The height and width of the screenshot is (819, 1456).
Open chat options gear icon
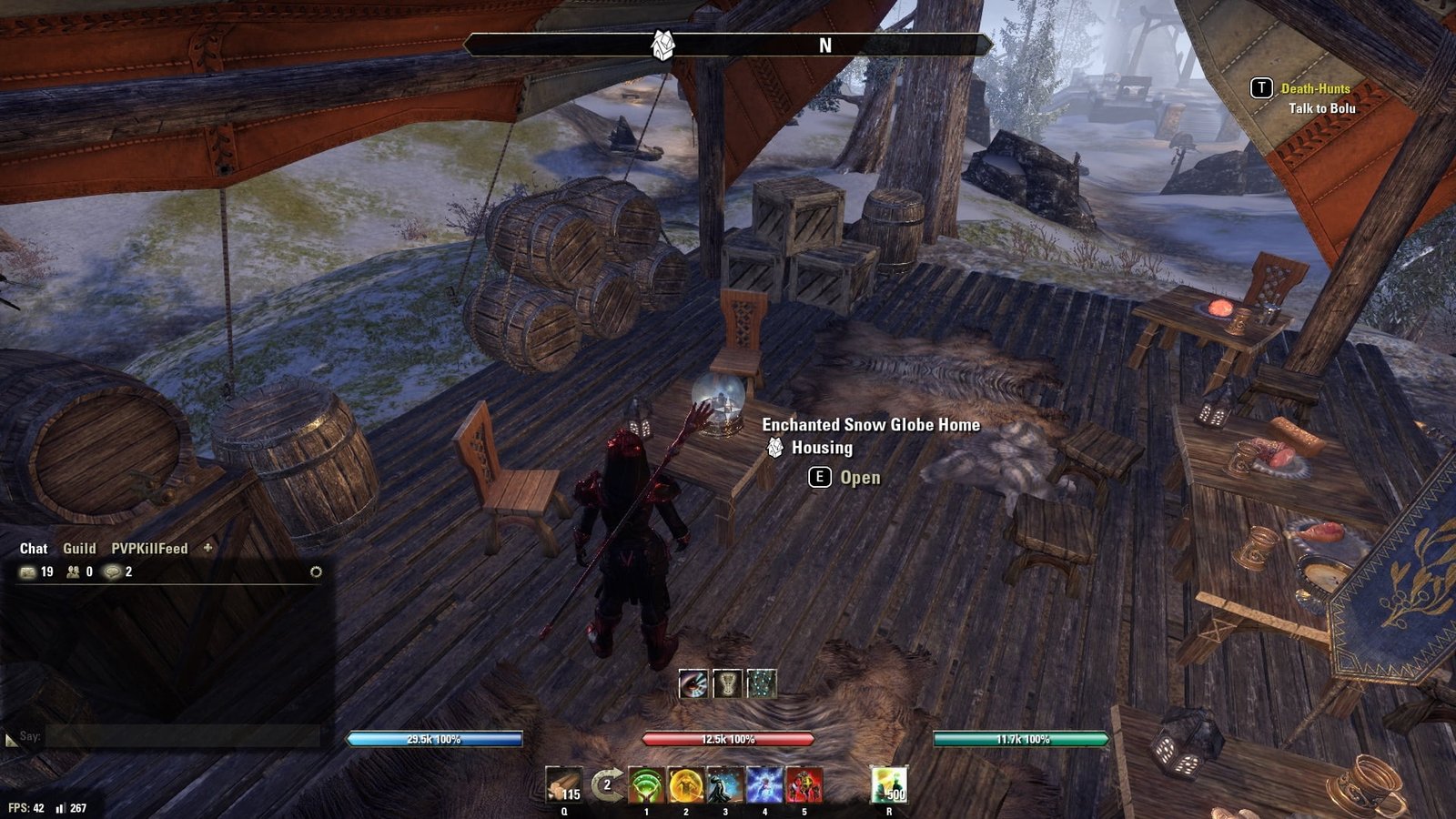(x=316, y=572)
